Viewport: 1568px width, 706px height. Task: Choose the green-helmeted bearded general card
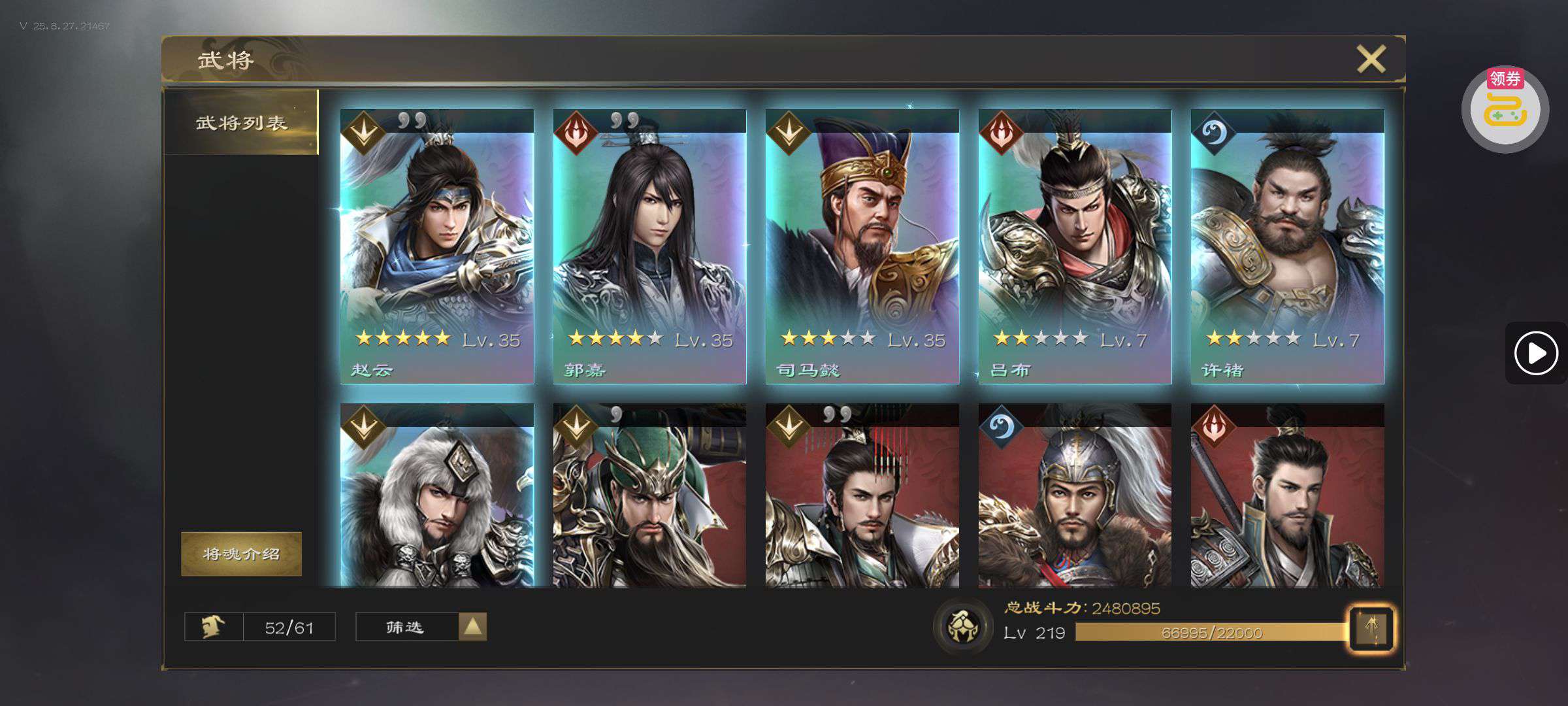[x=649, y=497]
